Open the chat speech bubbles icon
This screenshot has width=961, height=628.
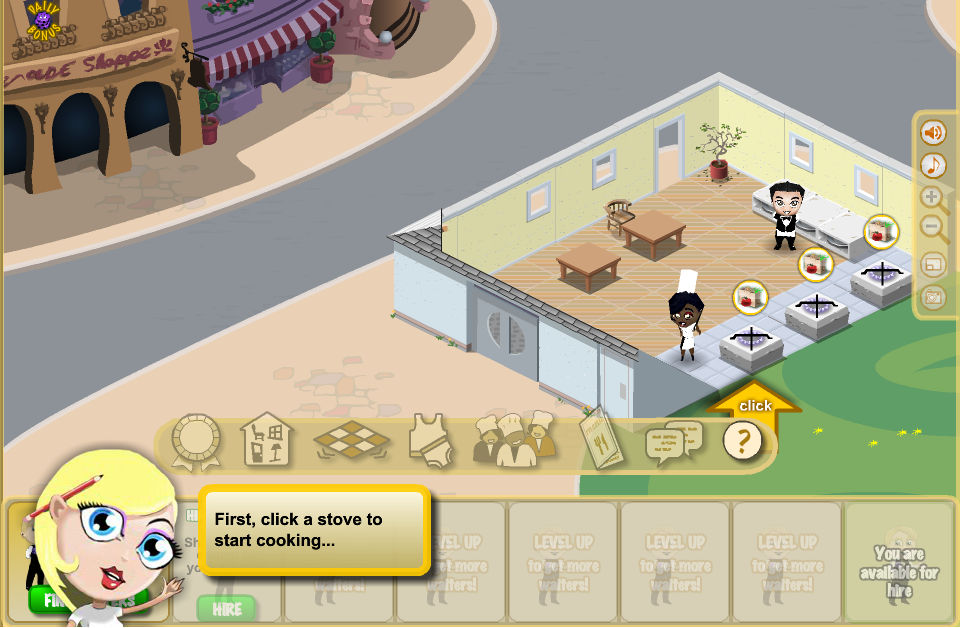673,441
